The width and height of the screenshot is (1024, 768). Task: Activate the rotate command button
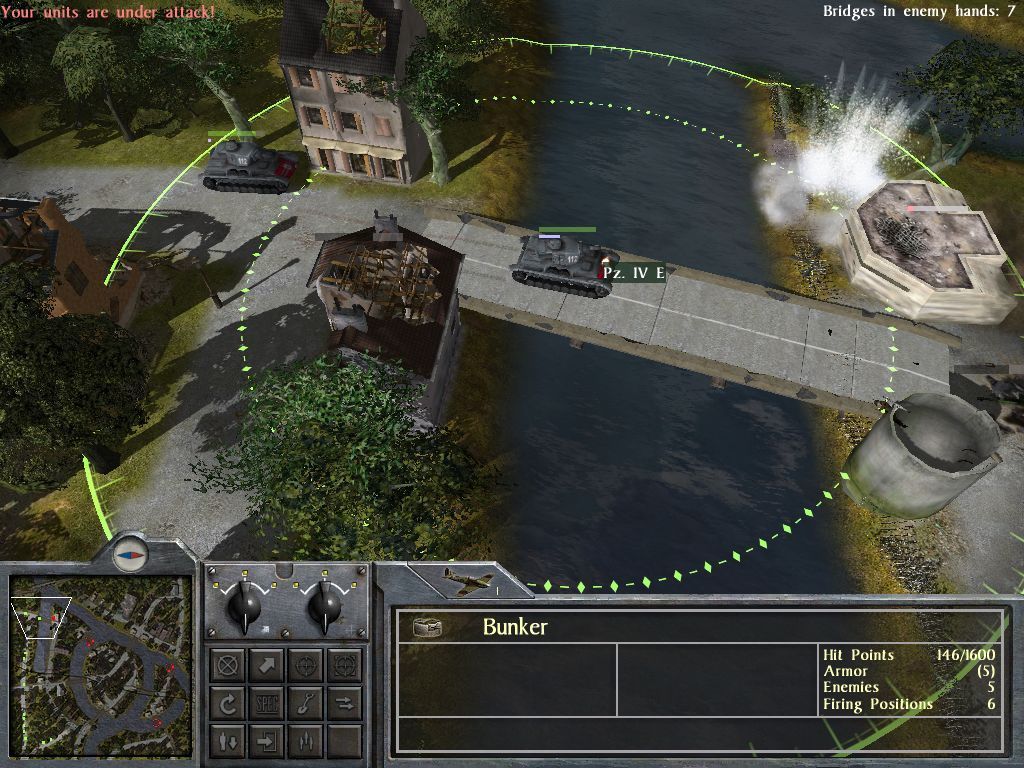click(228, 703)
